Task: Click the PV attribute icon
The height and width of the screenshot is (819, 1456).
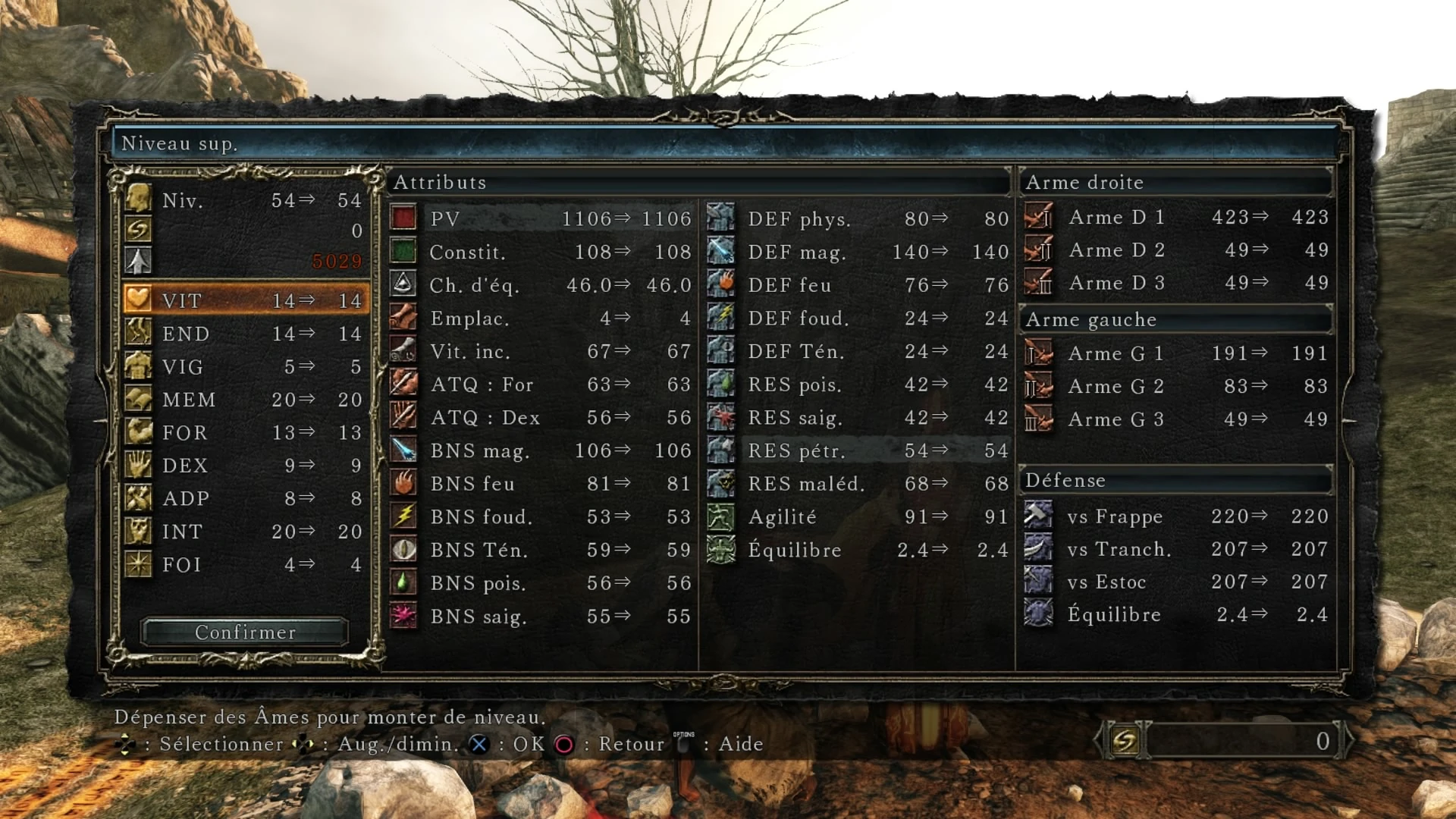Action: click(403, 218)
